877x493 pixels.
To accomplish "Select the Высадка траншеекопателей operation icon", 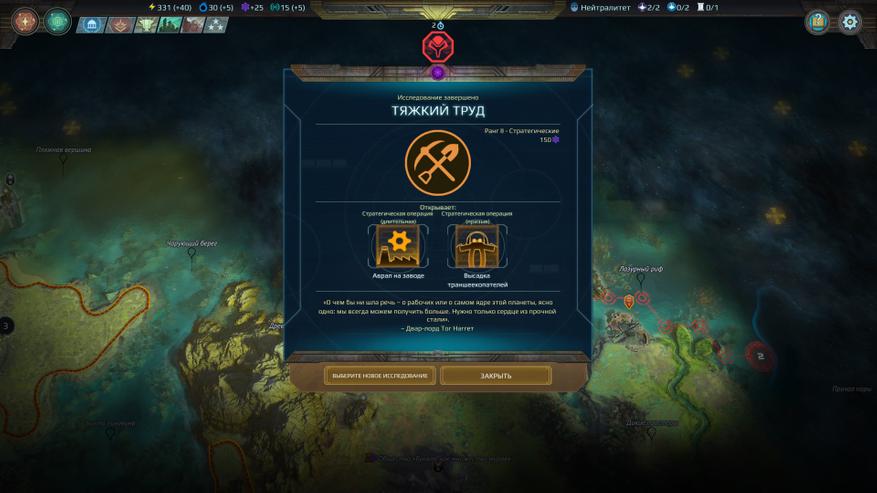I will [x=477, y=246].
